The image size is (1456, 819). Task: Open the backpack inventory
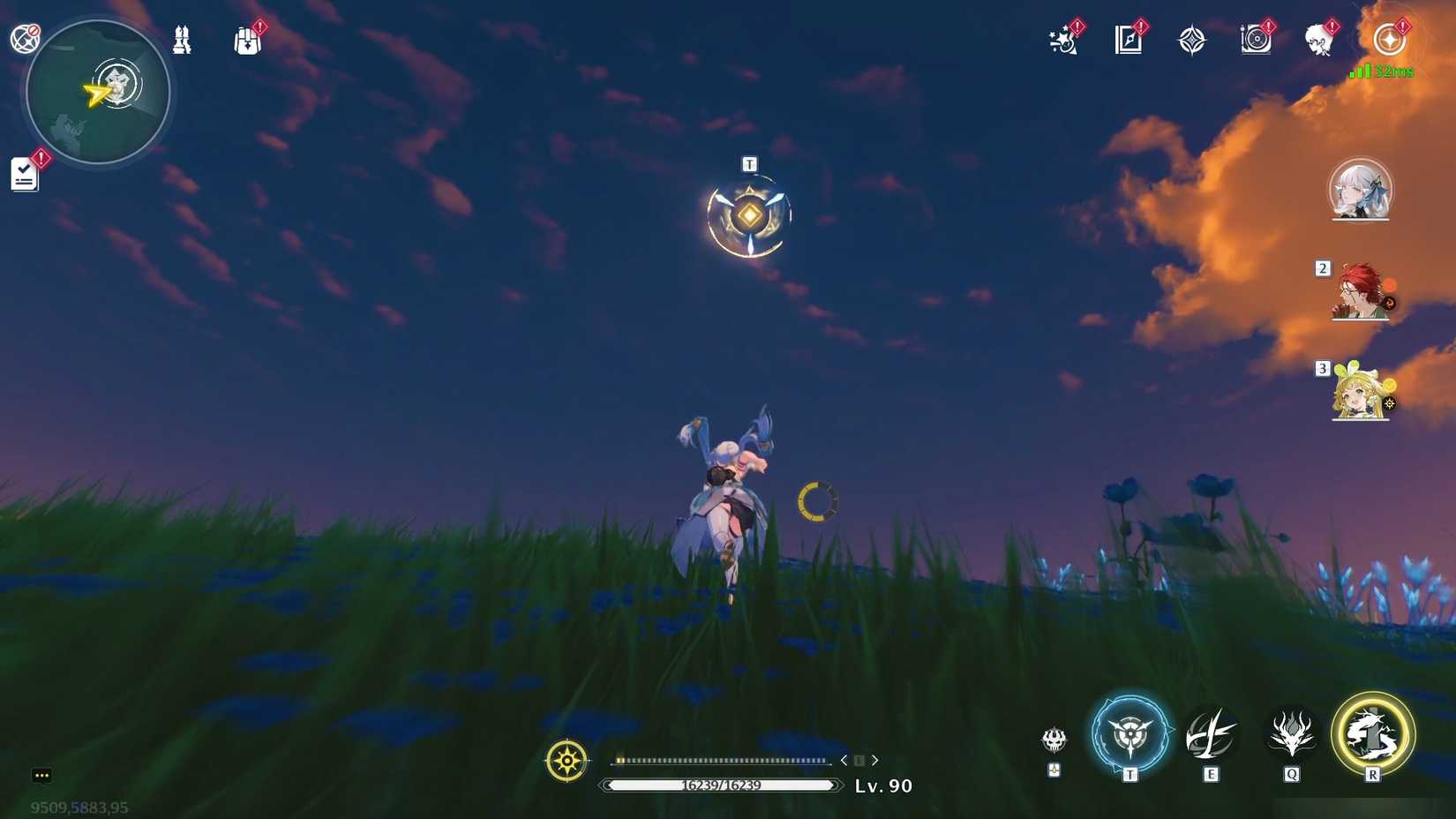[x=247, y=40]
